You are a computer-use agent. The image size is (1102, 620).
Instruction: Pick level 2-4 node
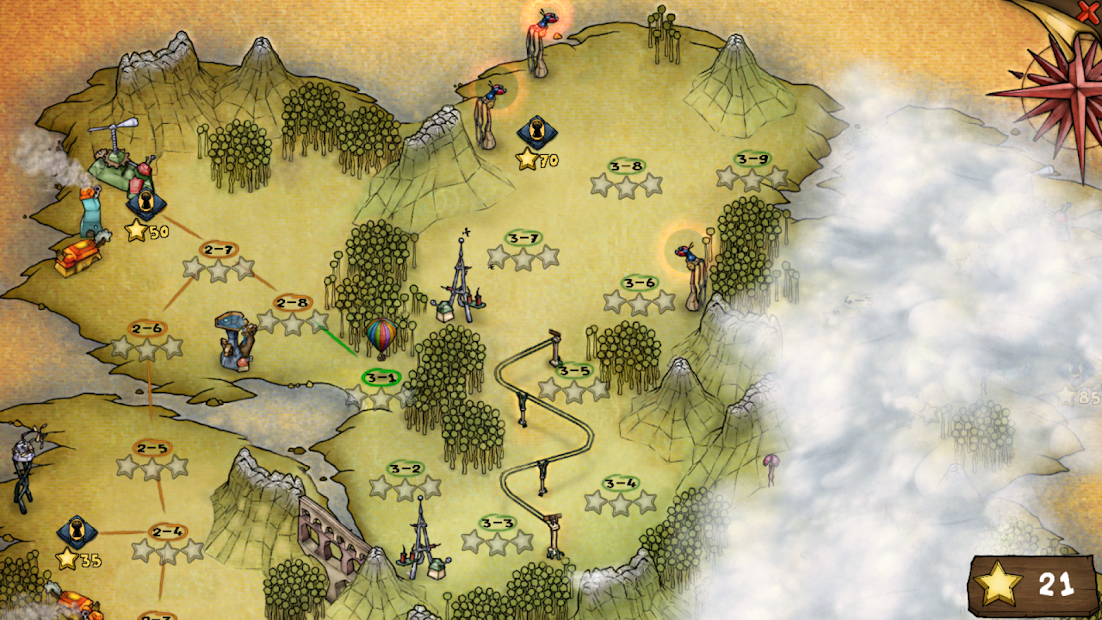[x=167, y=532]
